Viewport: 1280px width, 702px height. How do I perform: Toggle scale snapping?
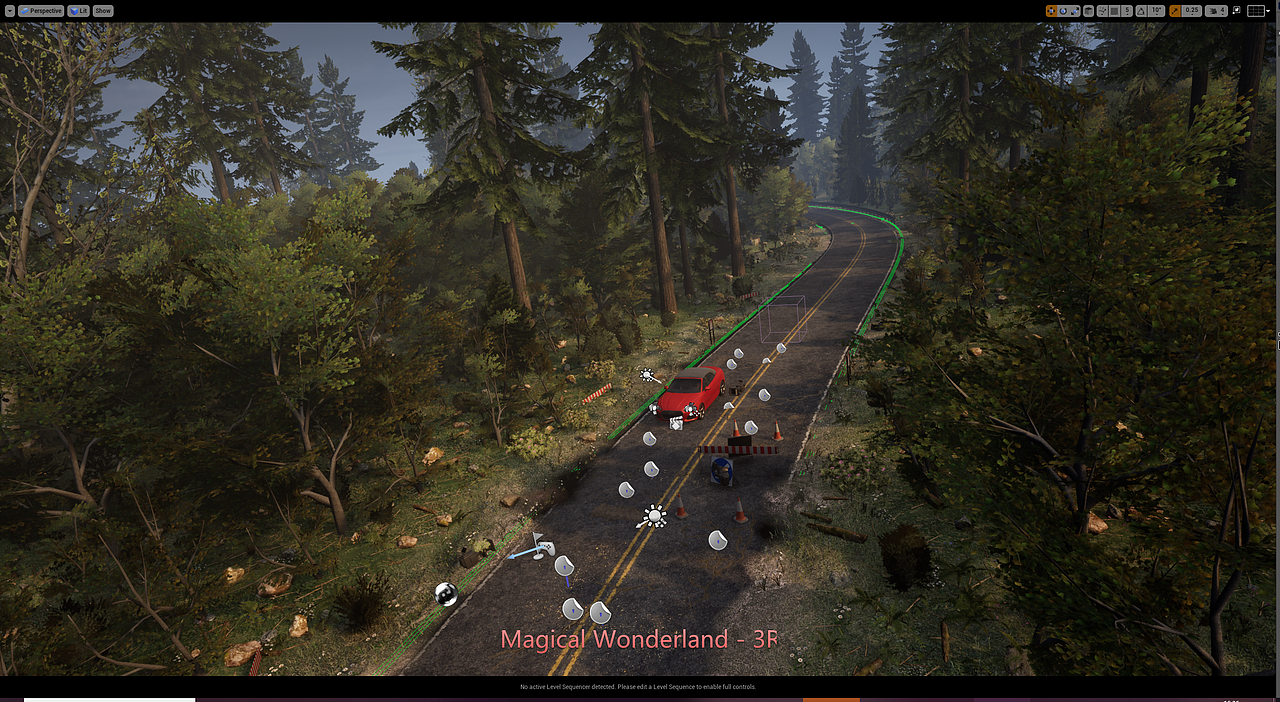[x=1175, y=11]
